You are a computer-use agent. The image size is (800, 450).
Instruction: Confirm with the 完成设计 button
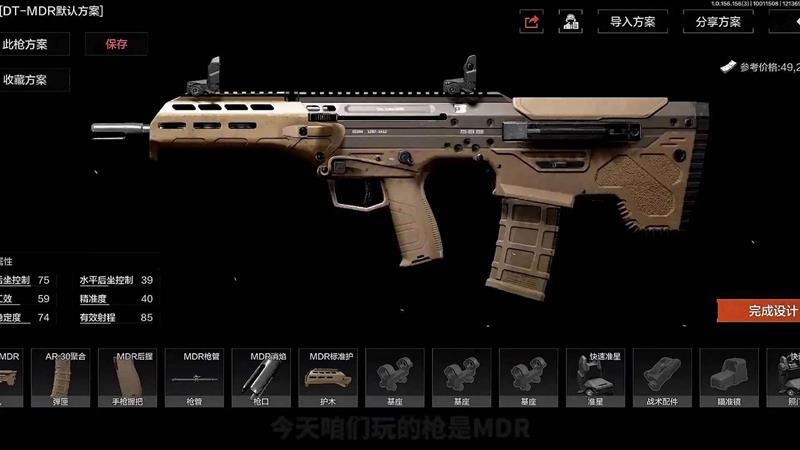(x=762, y=311)
